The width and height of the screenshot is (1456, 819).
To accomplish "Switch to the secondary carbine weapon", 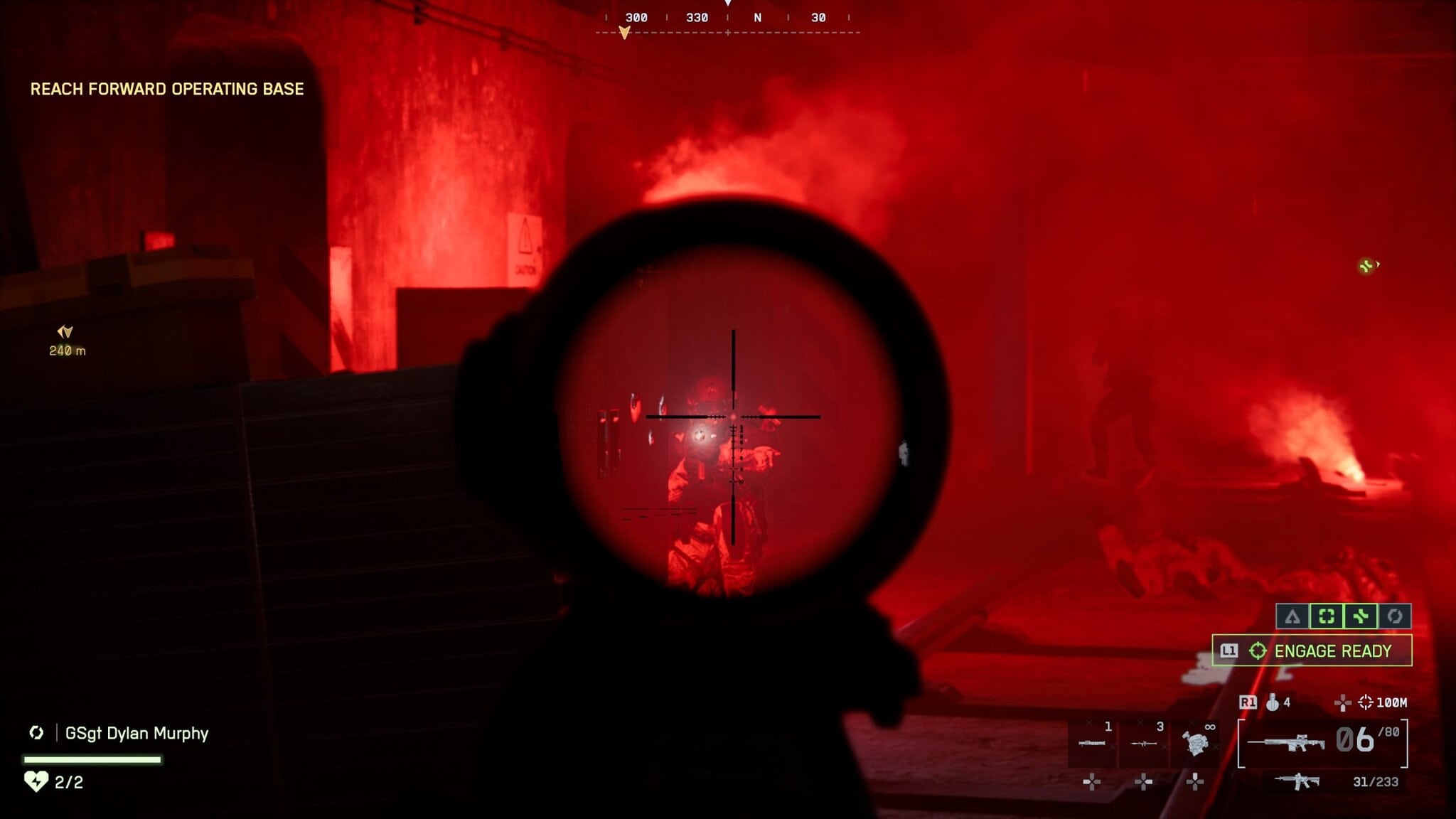I will [1297, 781].
